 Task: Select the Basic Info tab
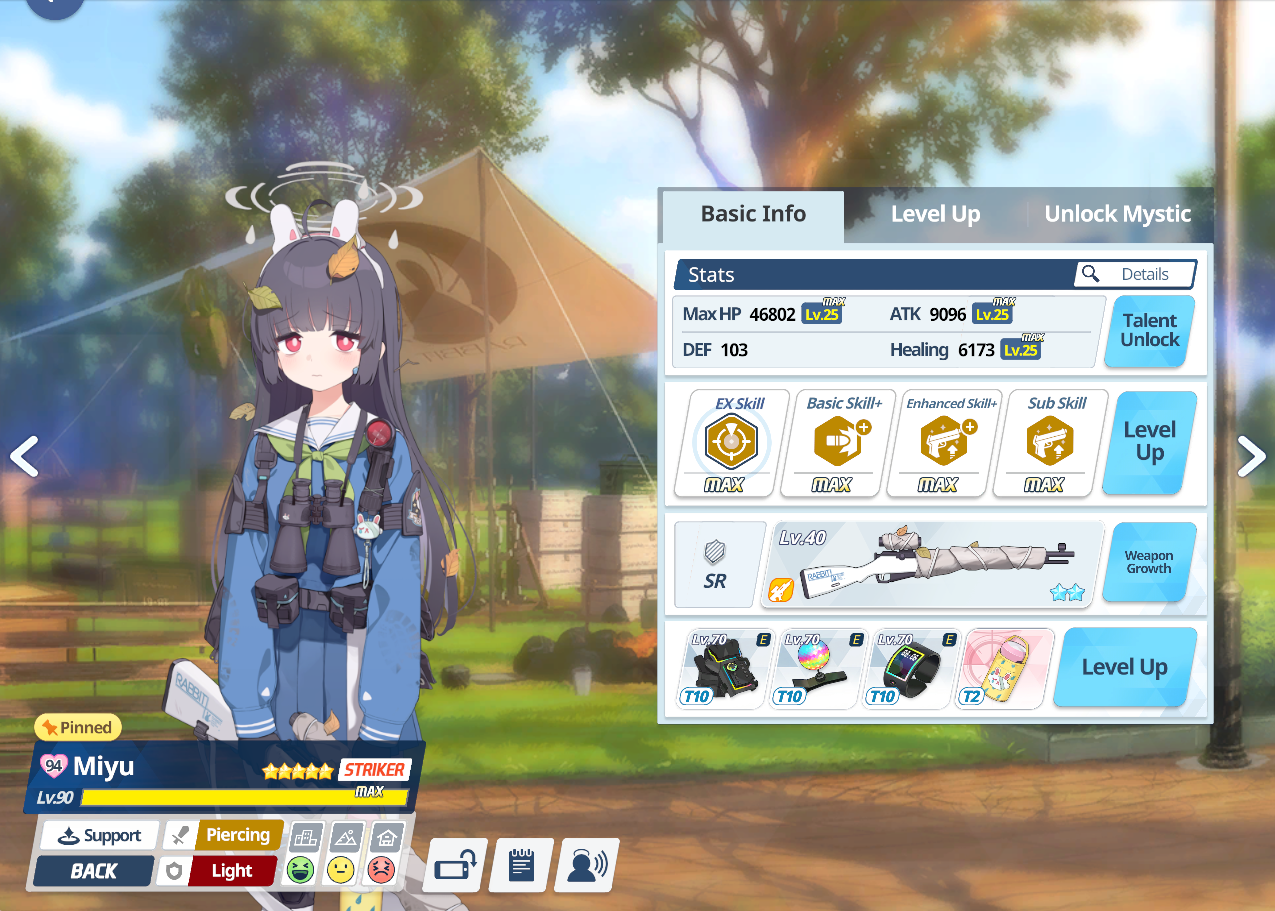753,214
